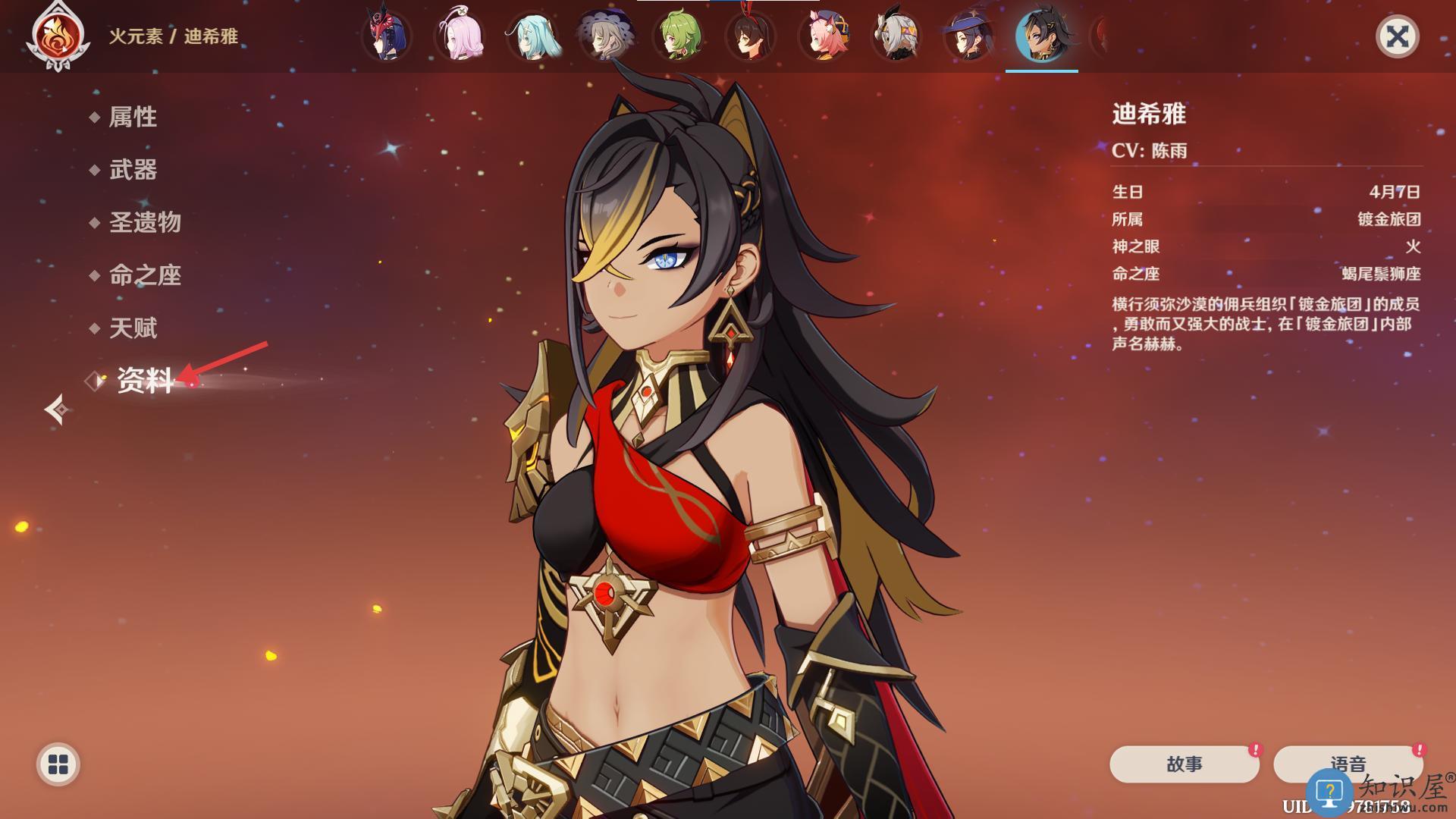
Task: Click the left-pointing arrow diamond icon
Action: (57, 409)
